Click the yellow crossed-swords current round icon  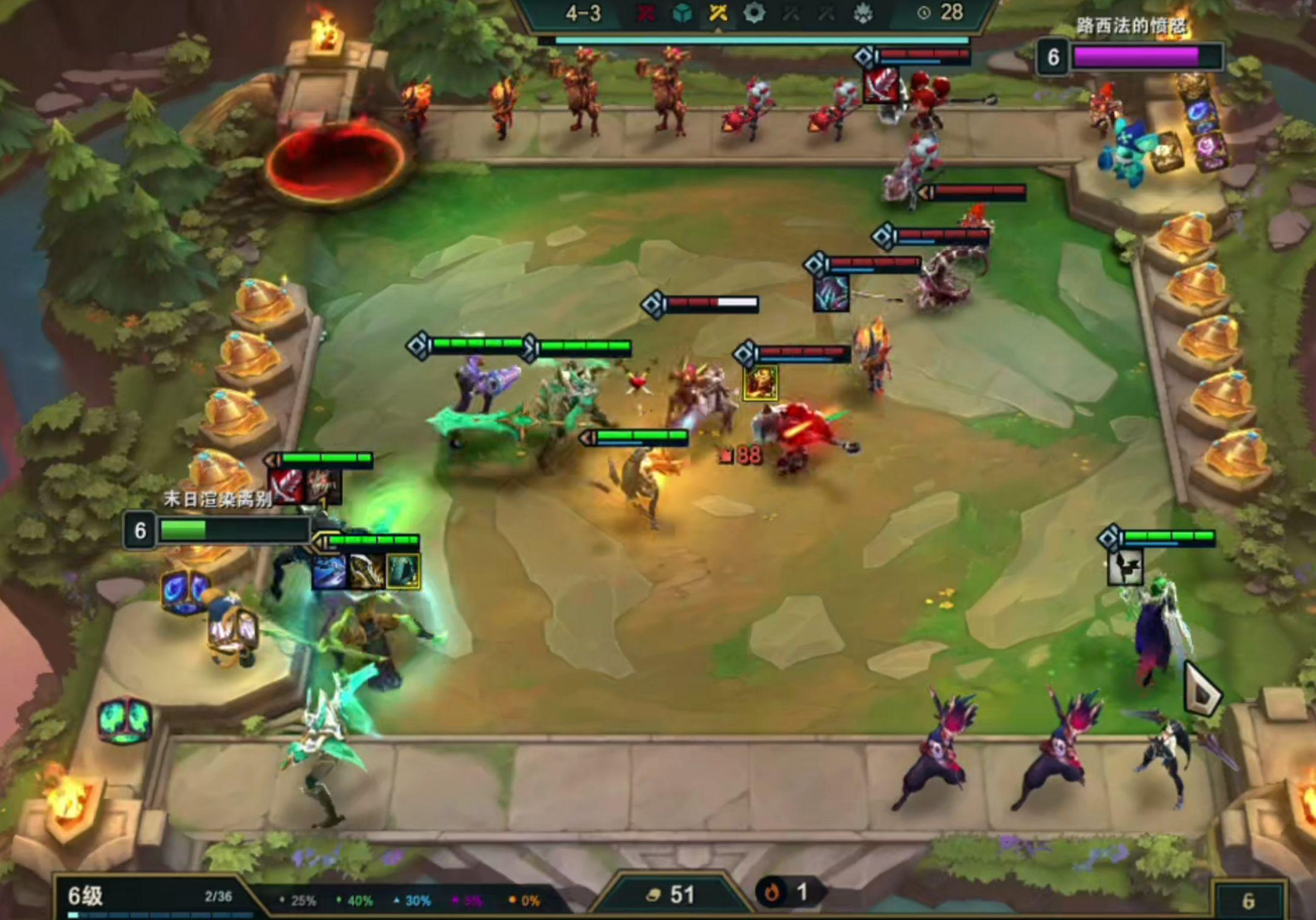718,13
